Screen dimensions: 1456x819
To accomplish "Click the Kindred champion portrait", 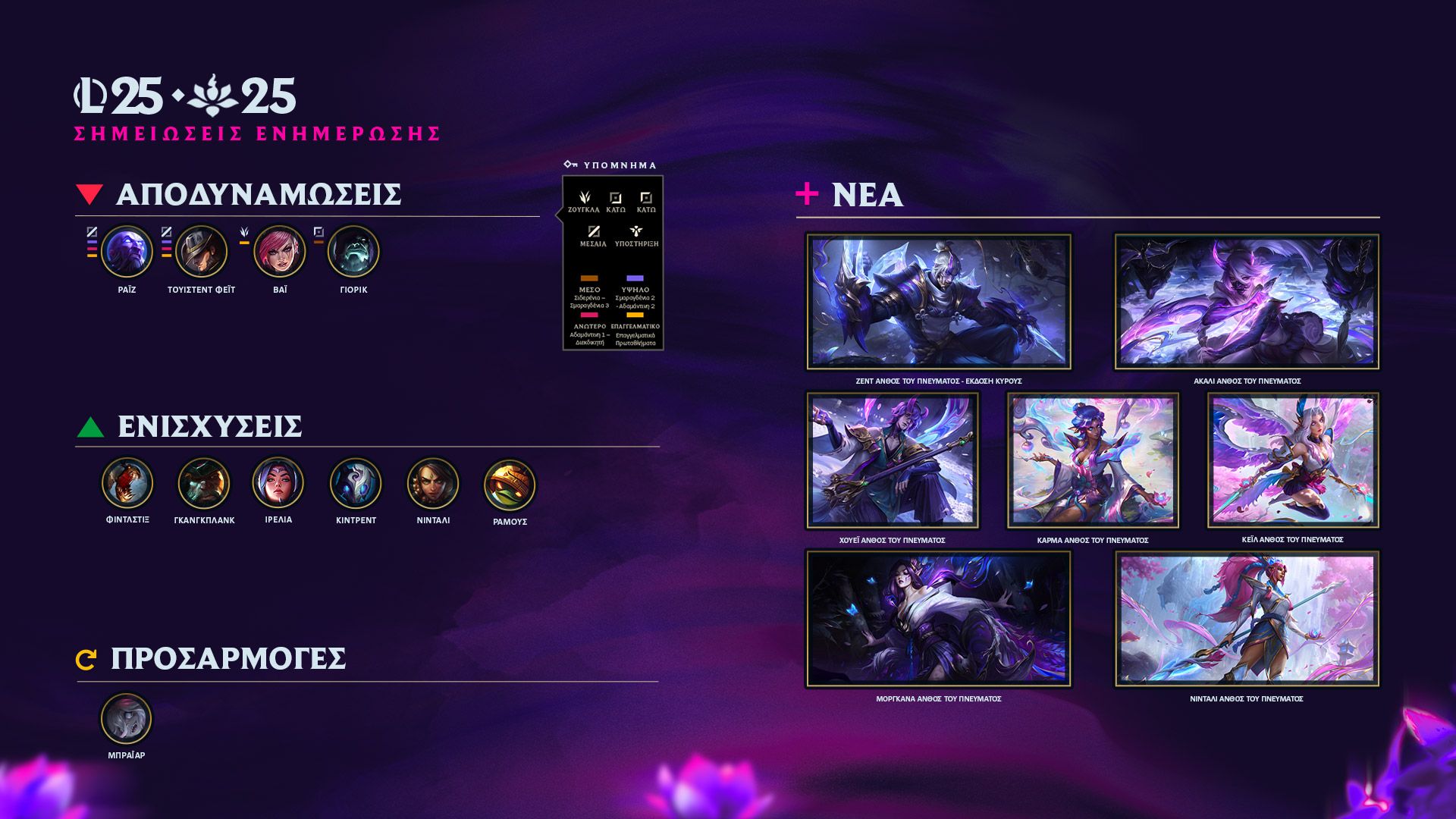I will tap(356, 483).
